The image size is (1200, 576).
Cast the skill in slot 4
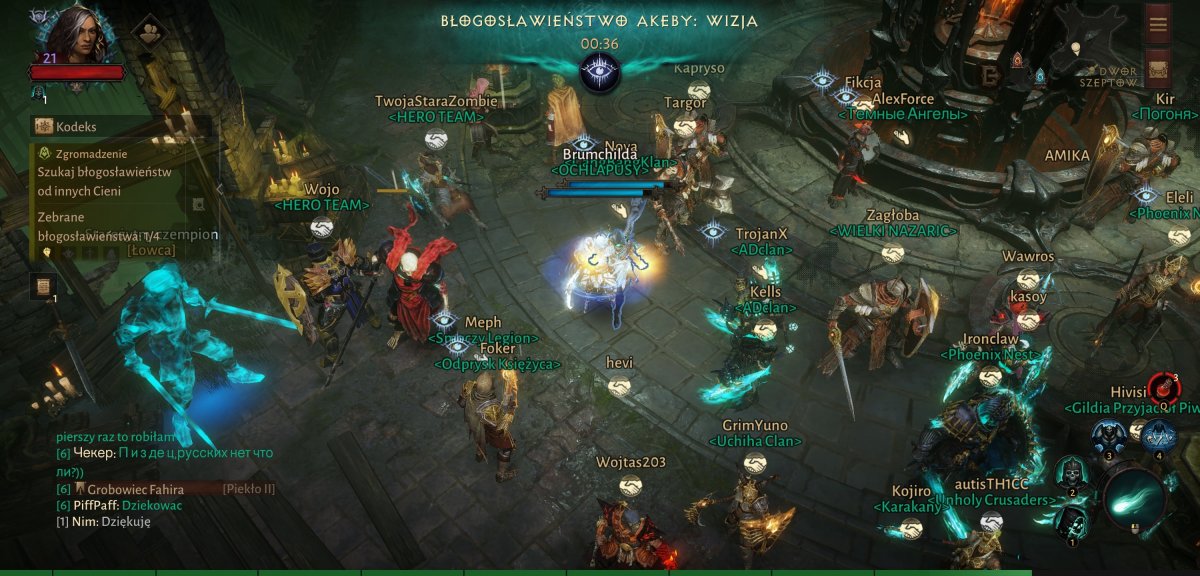pos(1158,435)
